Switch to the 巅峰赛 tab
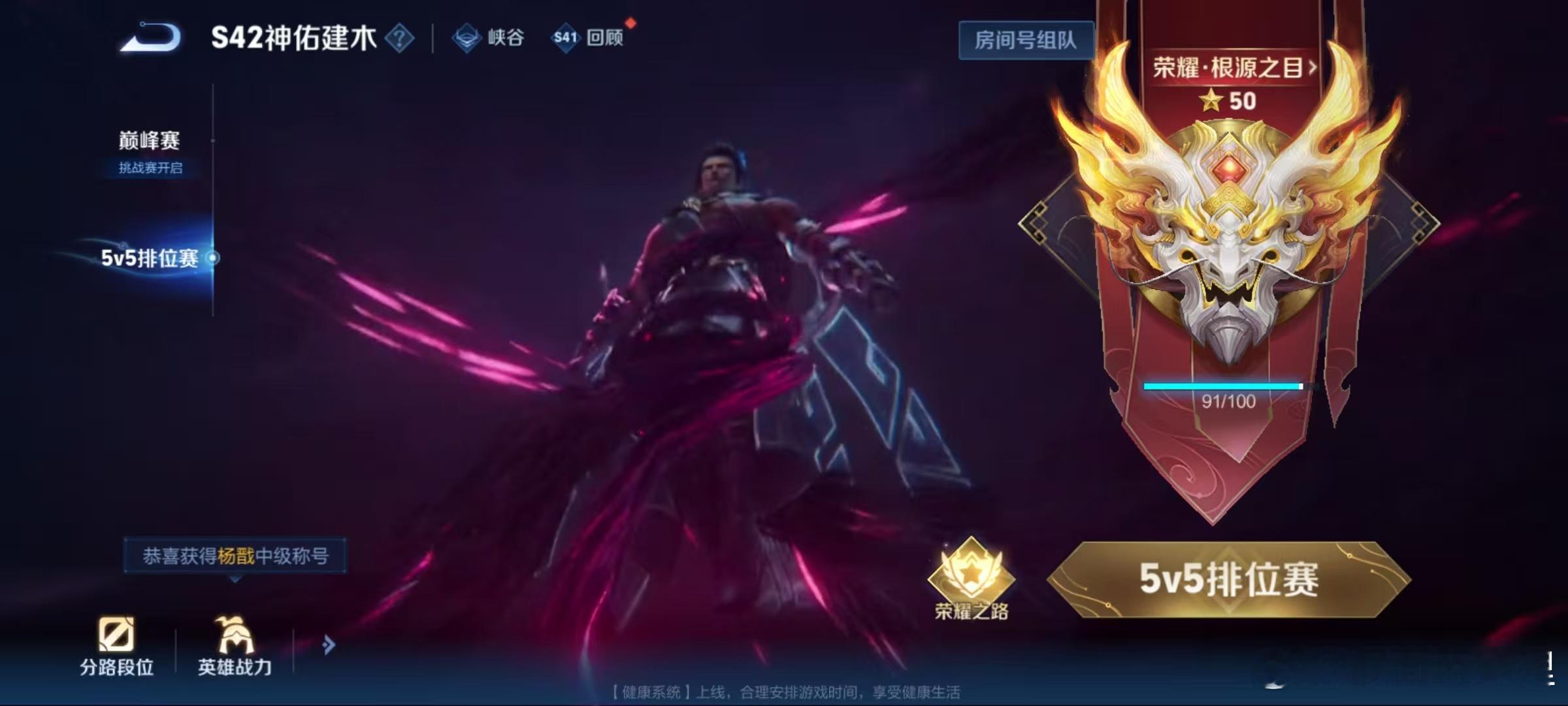 (x=150, y=143)
